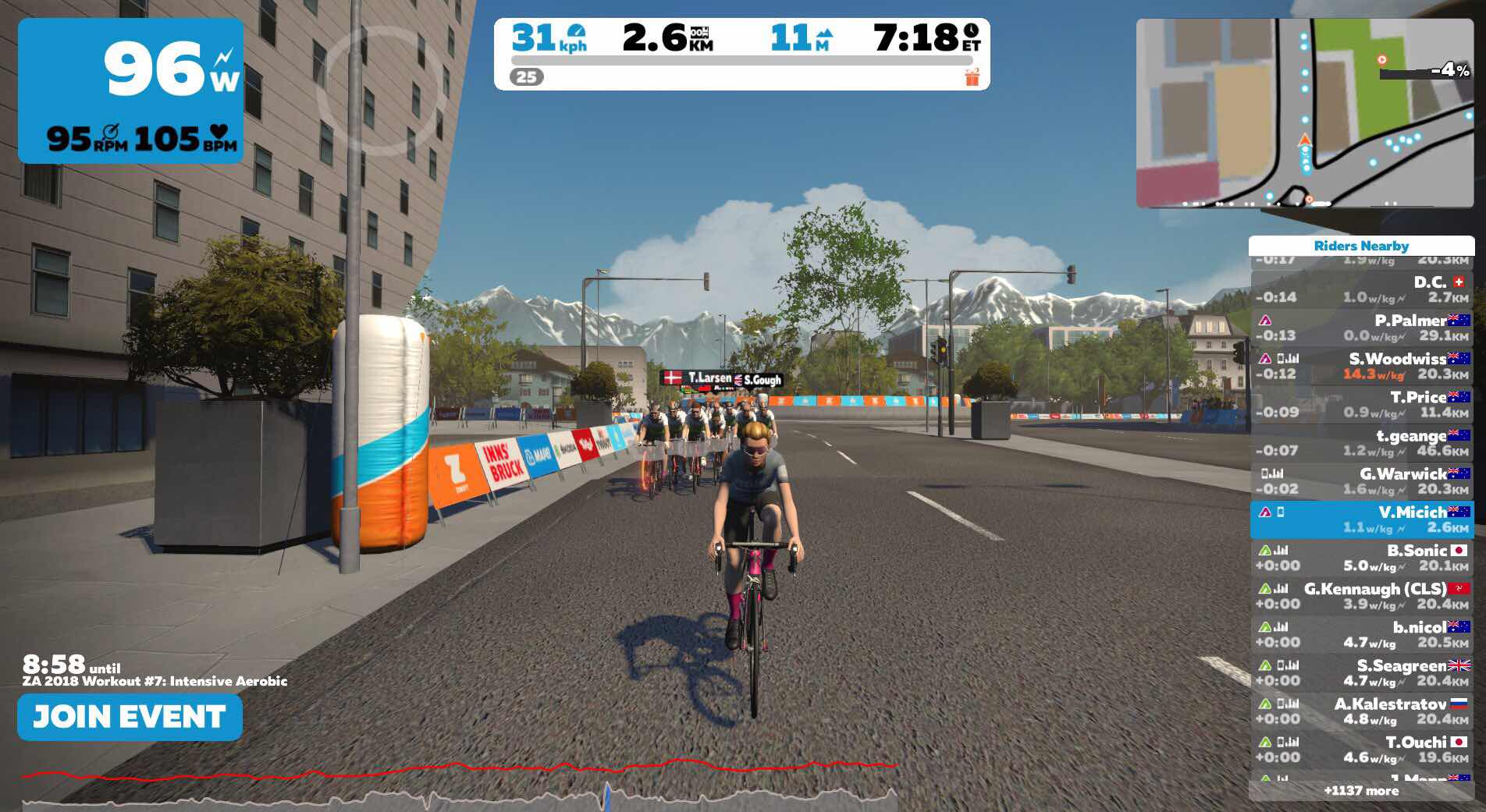Open the power and heart rate panel
This screenshot has width=1486, height=812.
[x=130, y=90]
